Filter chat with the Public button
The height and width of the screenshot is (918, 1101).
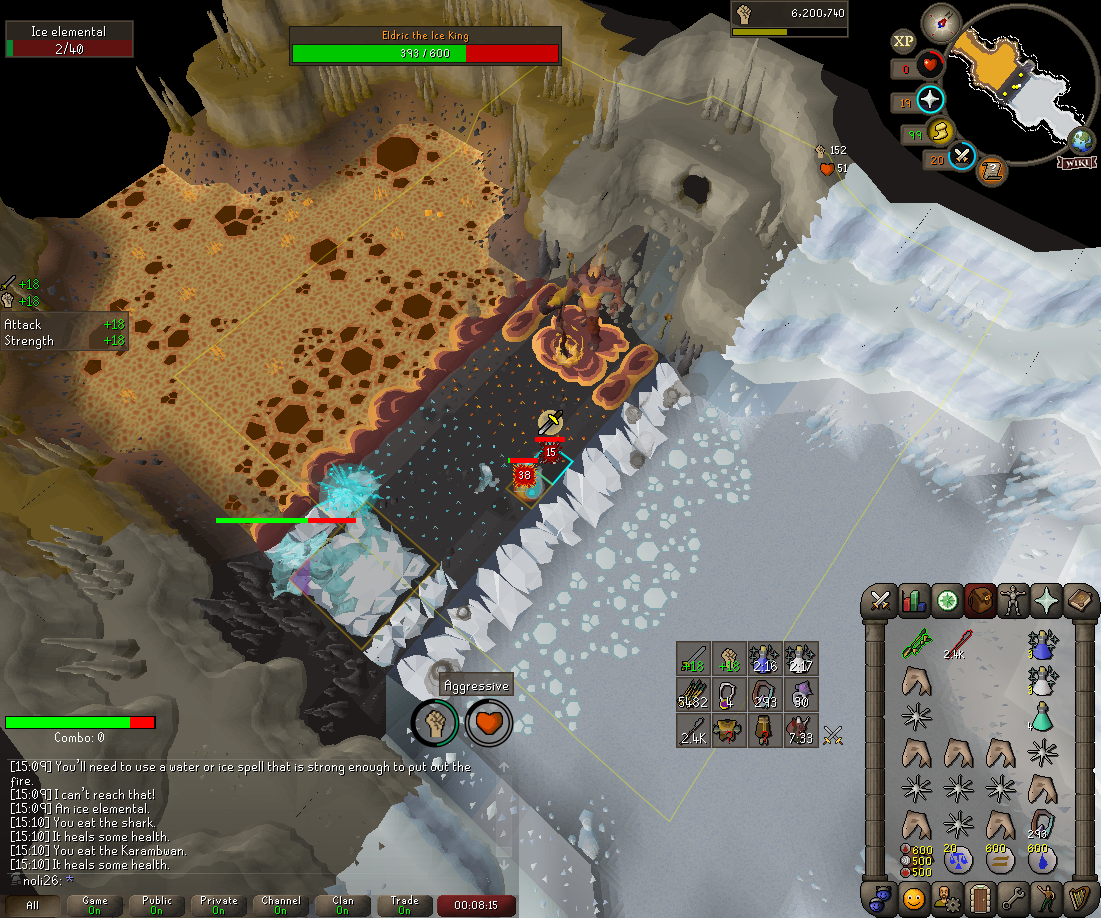tap(157, 905)
